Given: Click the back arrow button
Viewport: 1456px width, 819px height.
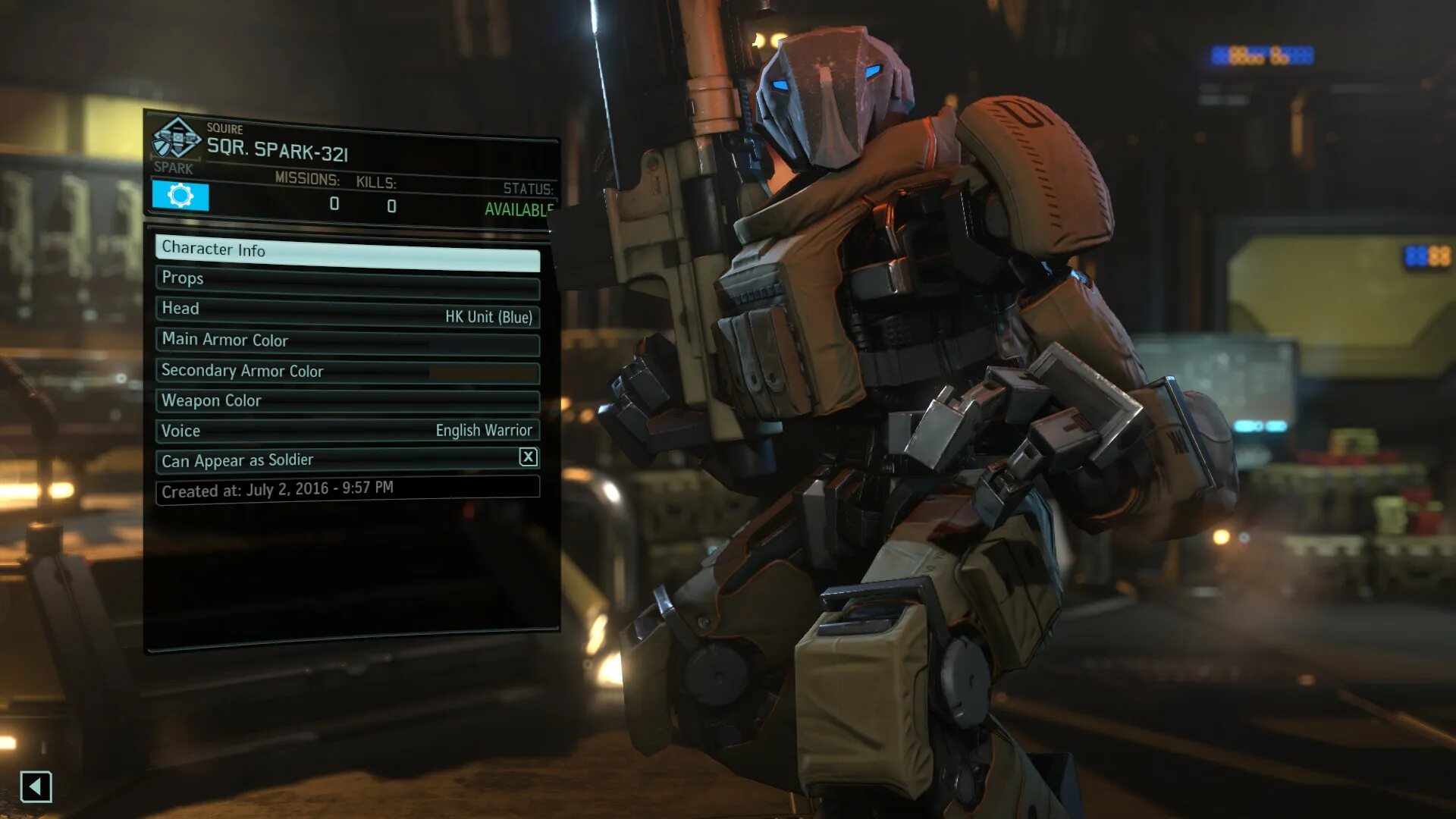Looking at the screenshot, I should click(36, 786).
